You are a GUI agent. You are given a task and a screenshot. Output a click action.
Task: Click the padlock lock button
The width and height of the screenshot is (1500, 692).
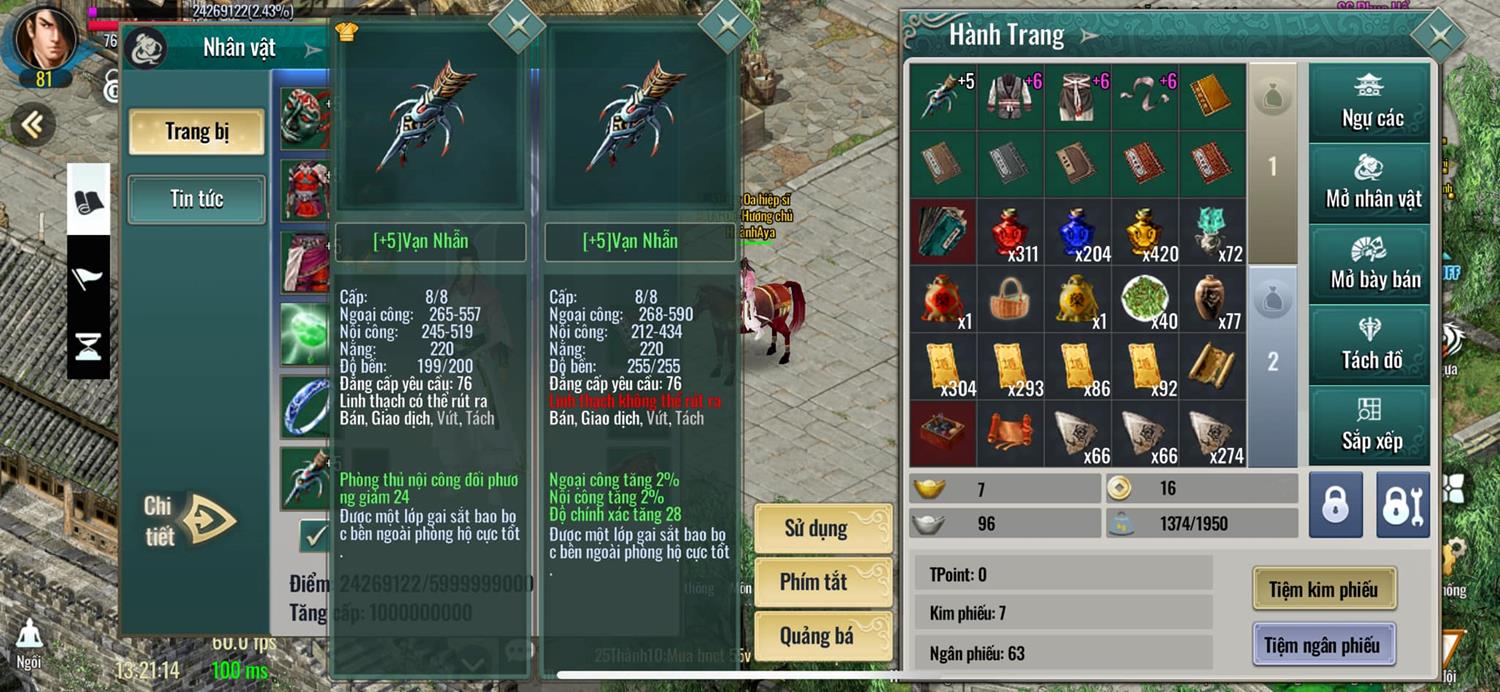pos(1335,505)
